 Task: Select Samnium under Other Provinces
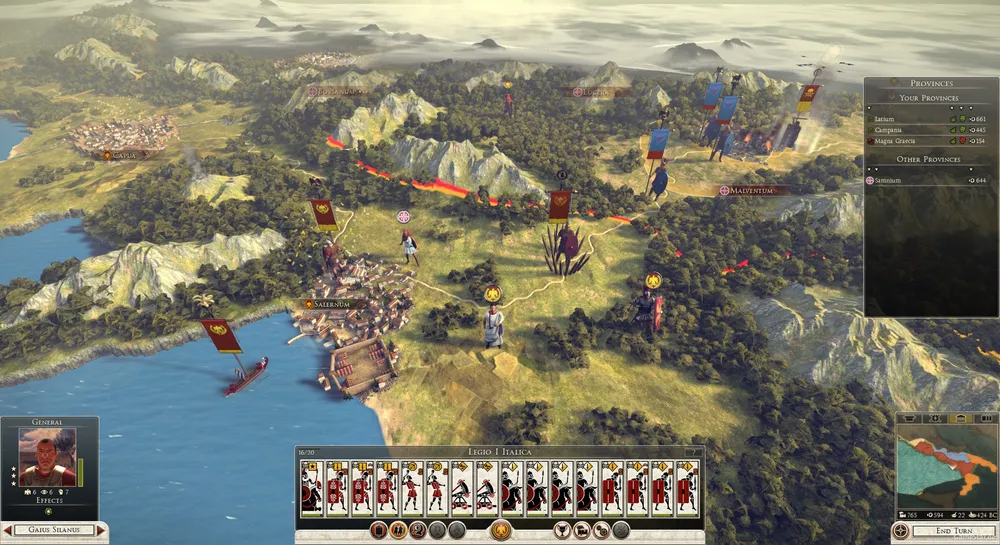[x=888, y=180]
